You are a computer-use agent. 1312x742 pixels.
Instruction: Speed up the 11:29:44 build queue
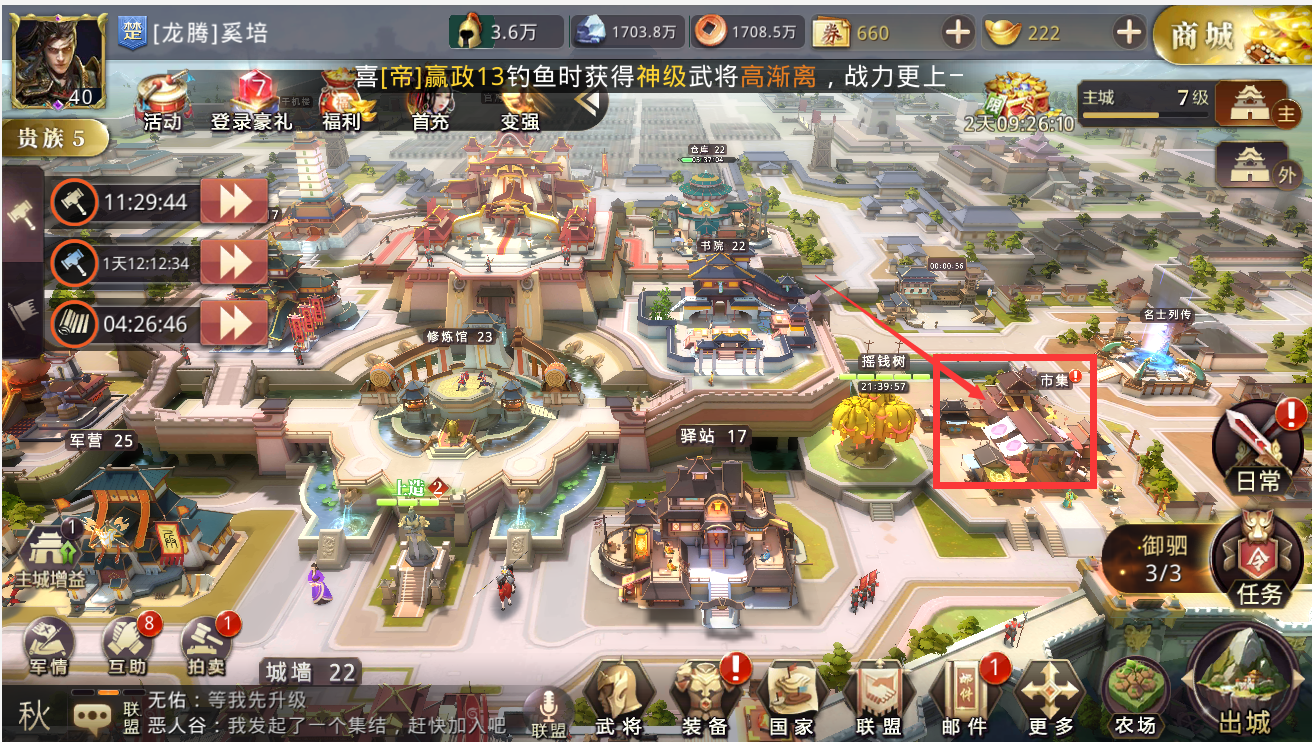pyautogui.click(x=234, y=202)
